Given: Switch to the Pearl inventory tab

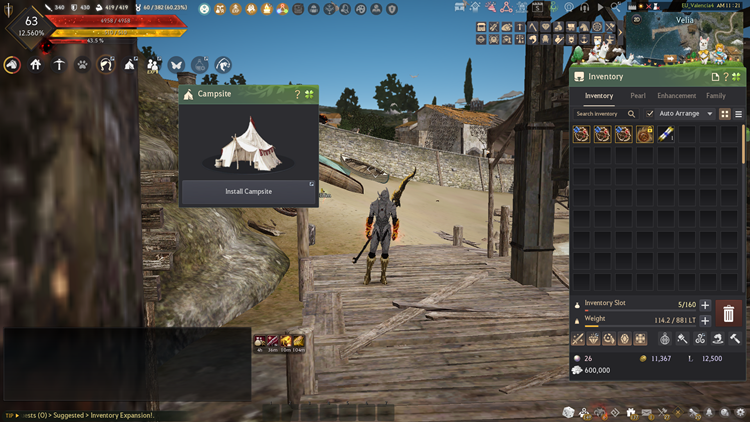Looking at the screenshot, I should pyautogui.click(x=637, y=96).
